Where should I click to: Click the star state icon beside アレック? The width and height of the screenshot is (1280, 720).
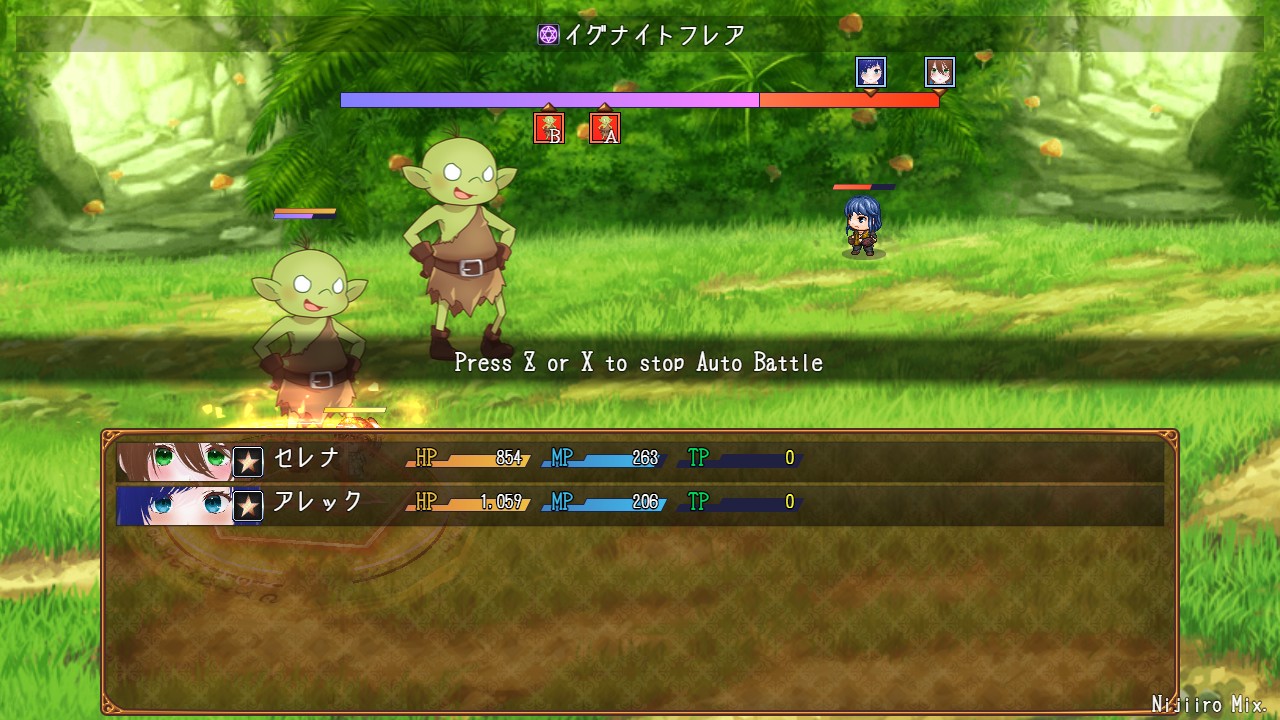248,506
